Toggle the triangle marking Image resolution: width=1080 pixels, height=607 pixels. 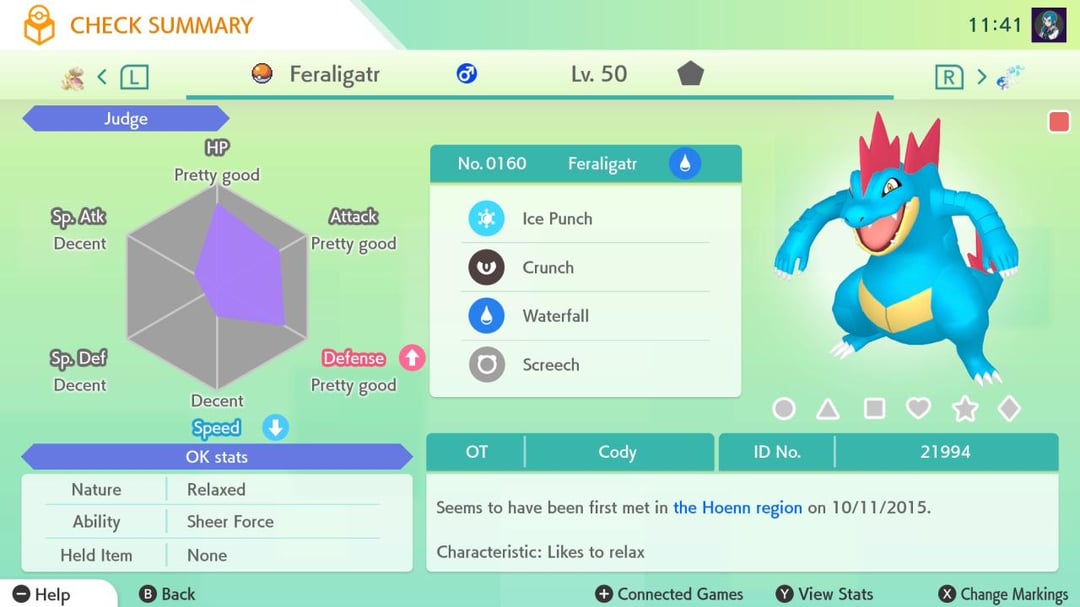point(828,408)
